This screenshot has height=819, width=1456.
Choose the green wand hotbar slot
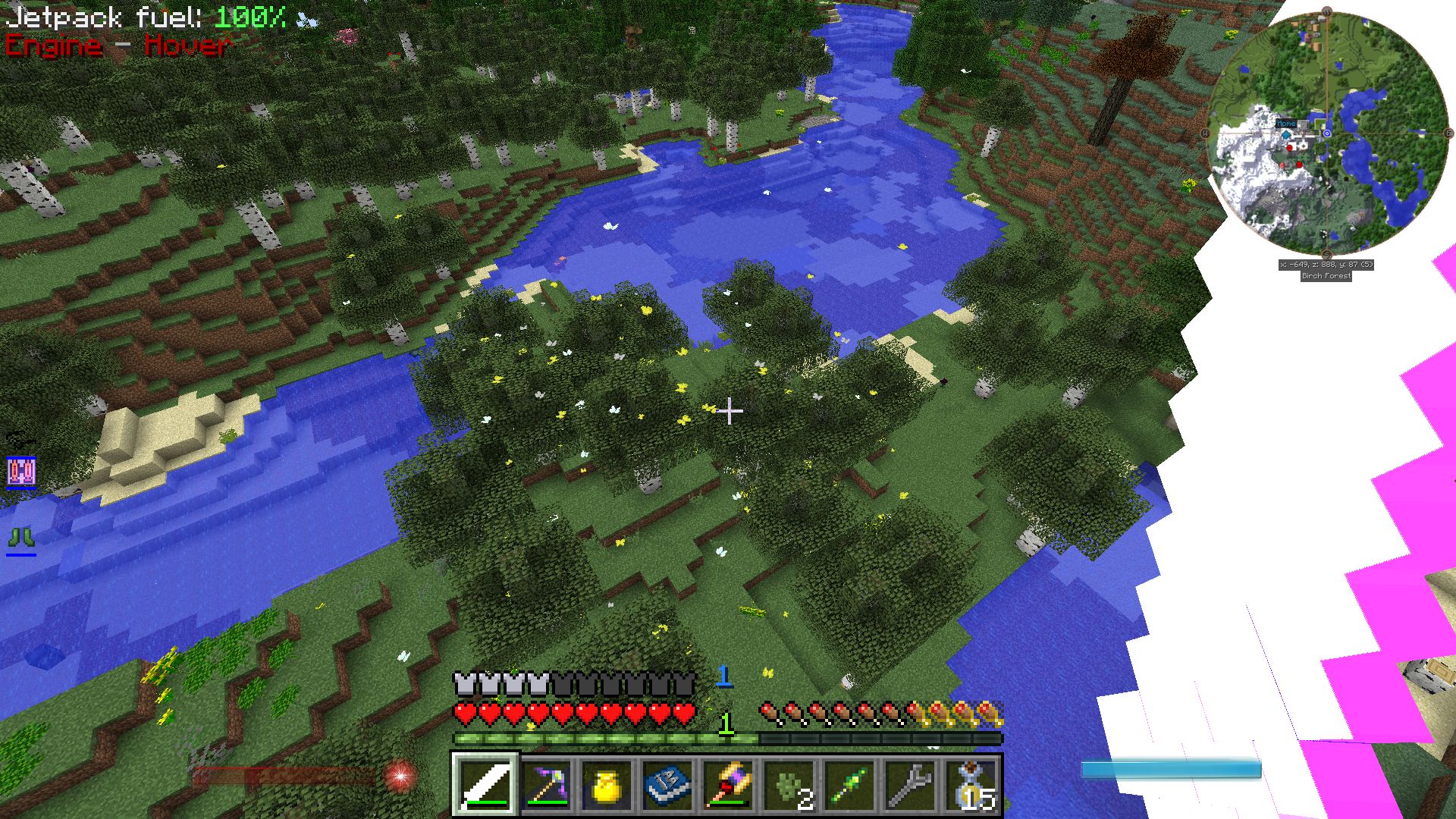pos(849,785)
